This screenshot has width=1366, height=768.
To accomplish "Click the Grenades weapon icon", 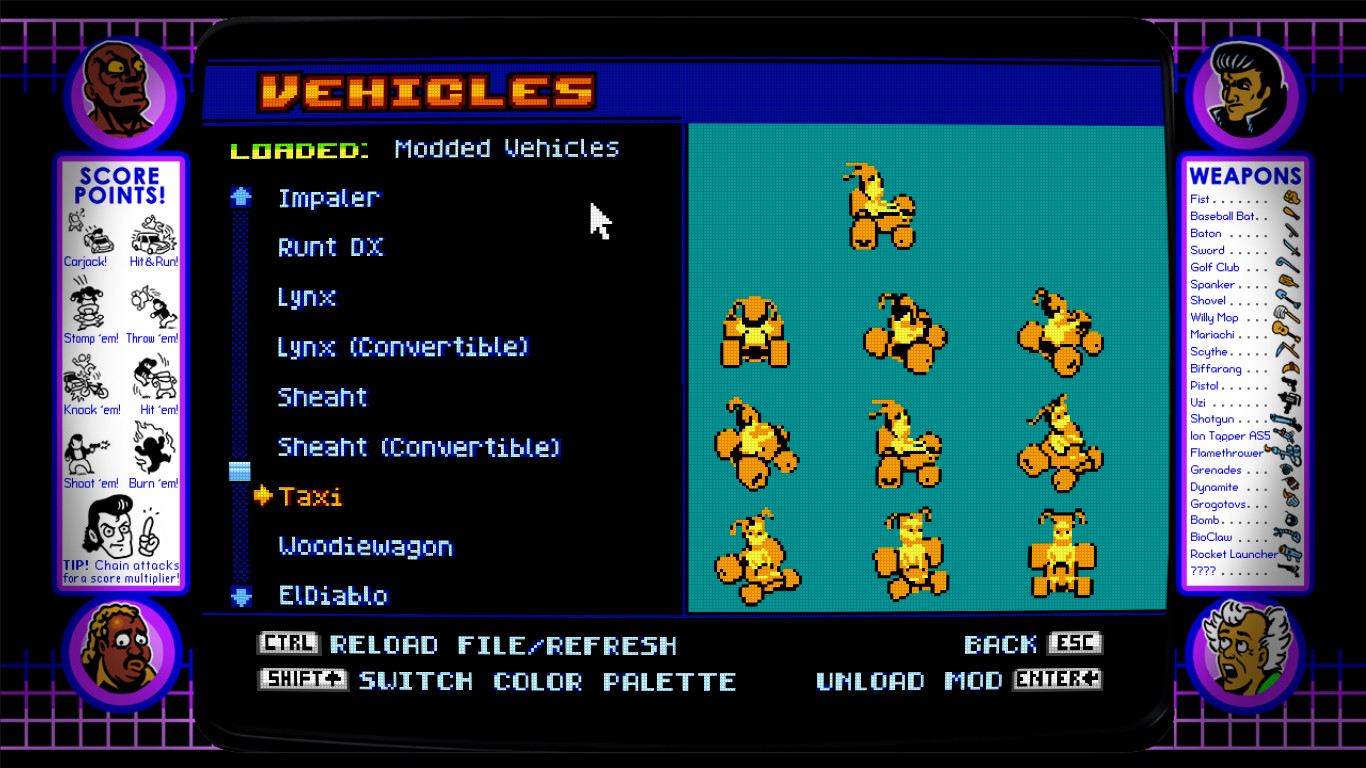I will pos(1285,469).
